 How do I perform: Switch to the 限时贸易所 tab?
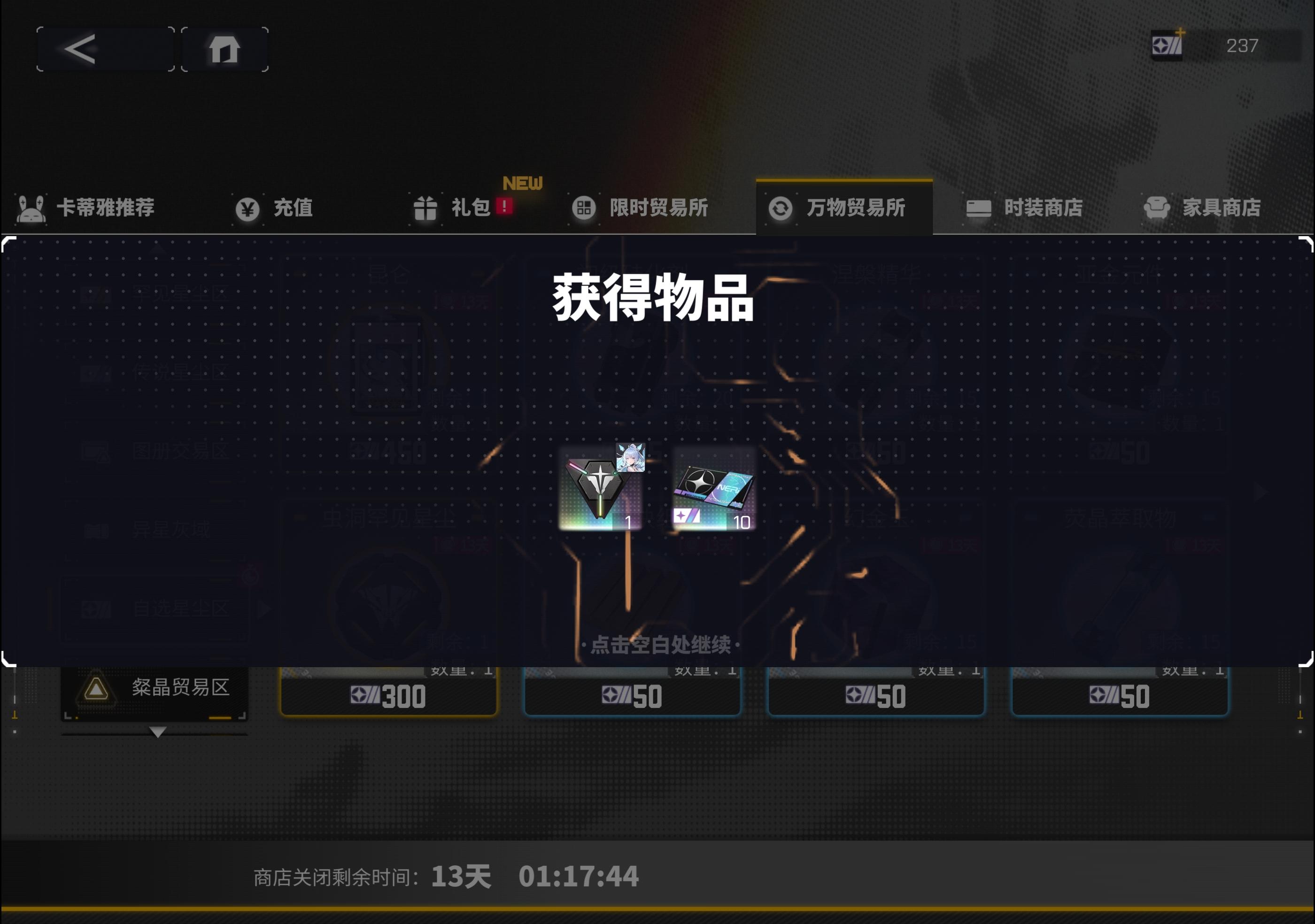(658, 209)
